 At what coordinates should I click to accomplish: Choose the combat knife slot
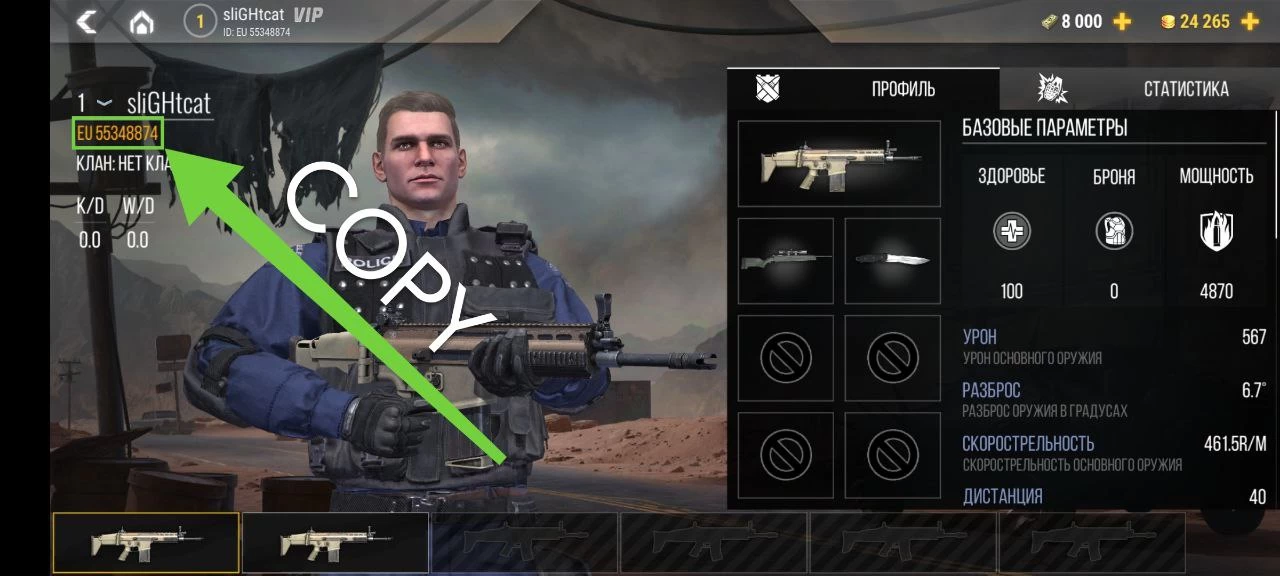point(892,261)
